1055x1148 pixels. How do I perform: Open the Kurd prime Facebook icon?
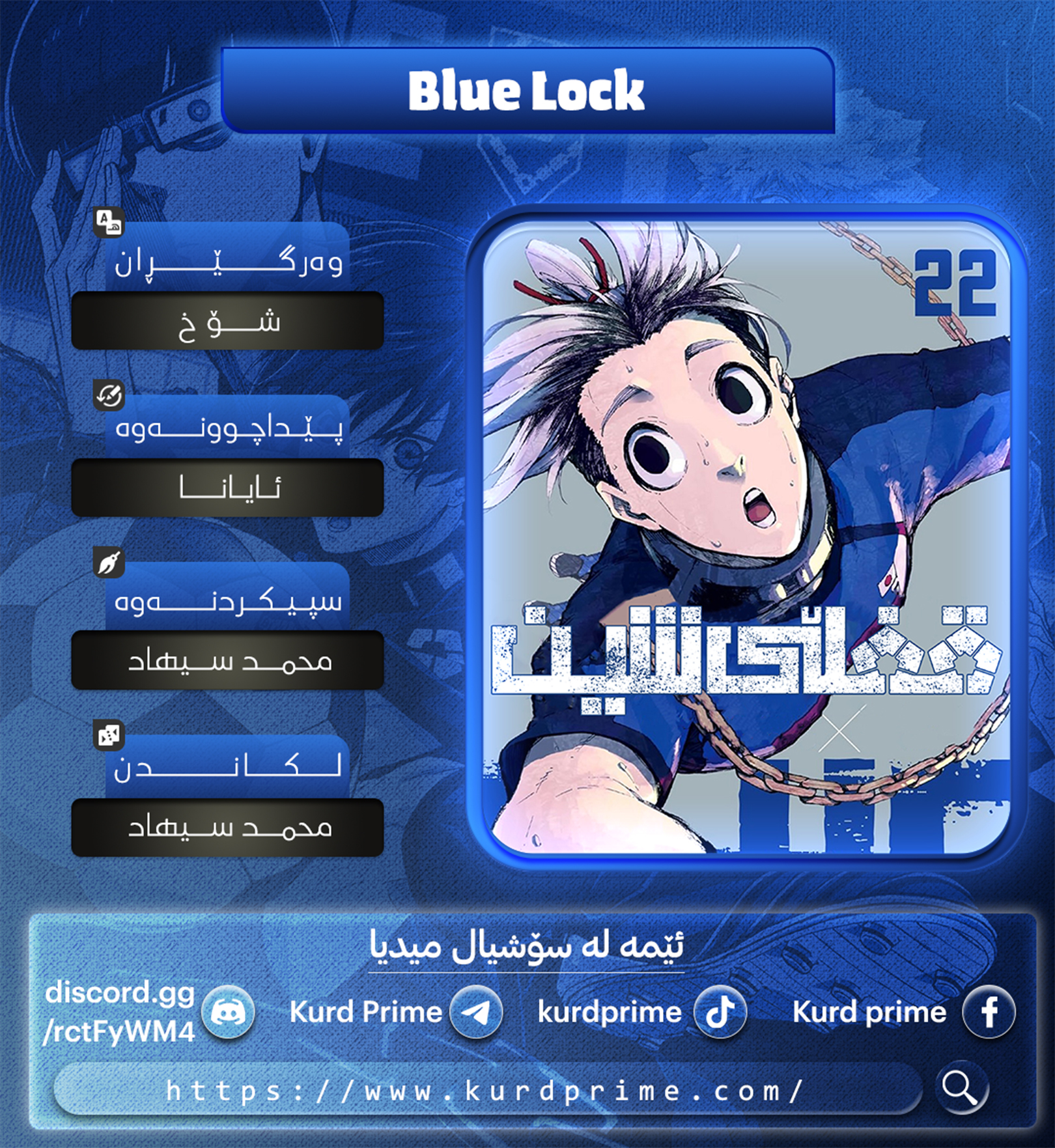[x=989, y=1013]
